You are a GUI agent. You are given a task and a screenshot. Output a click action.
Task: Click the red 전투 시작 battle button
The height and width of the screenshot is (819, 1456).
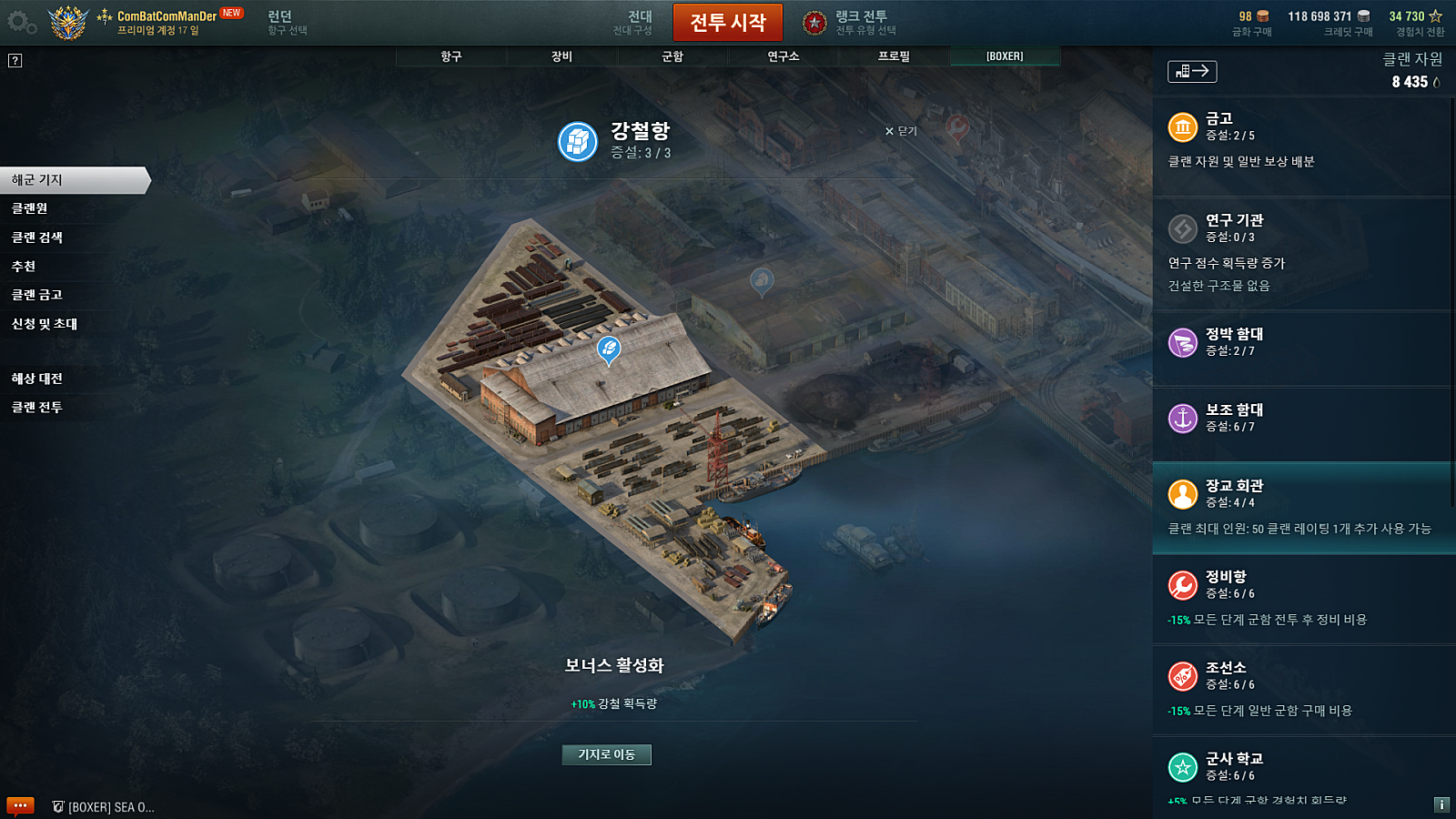(727, 23)
